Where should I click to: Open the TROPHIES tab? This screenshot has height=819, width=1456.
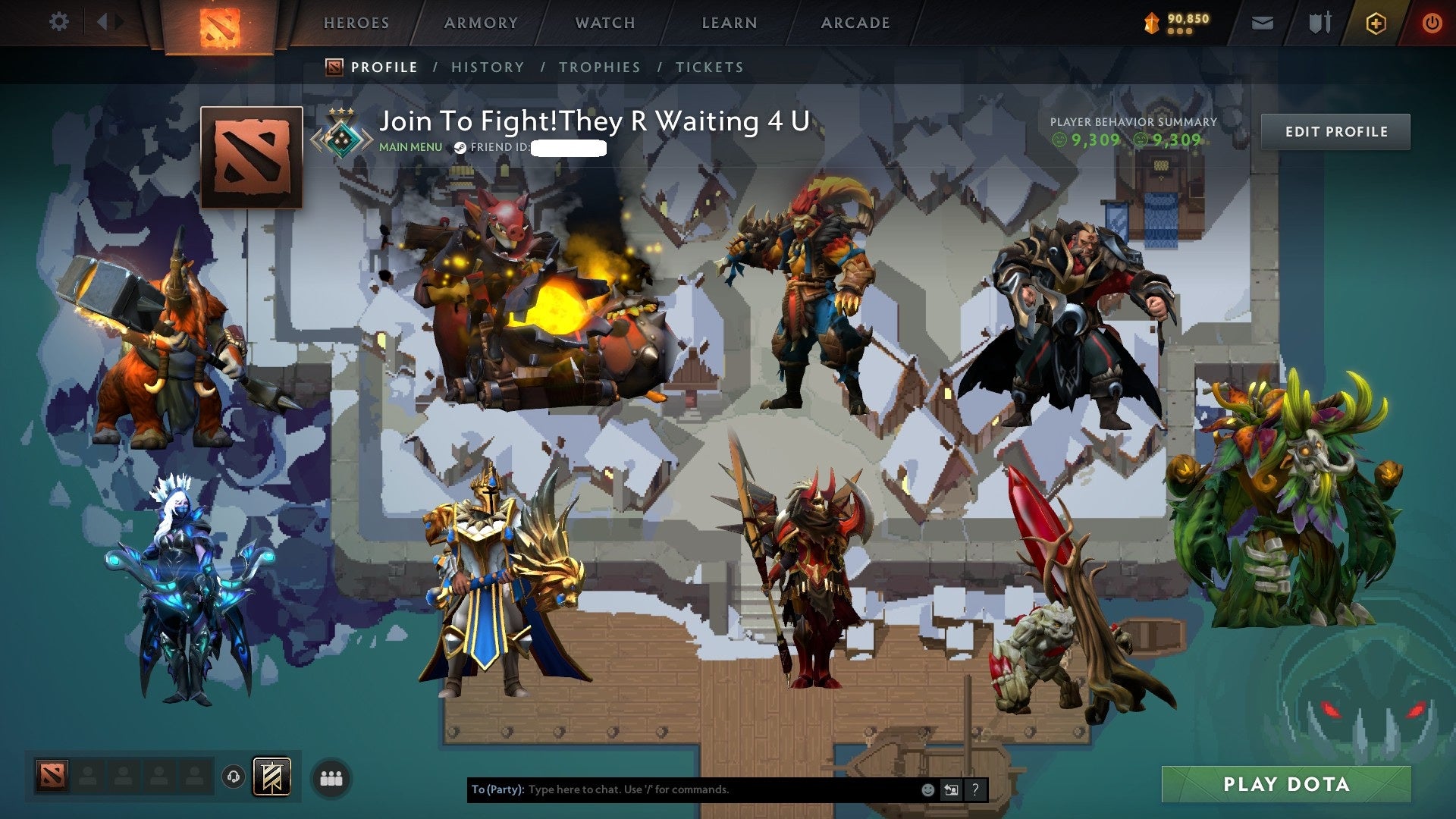coord(598,67)
